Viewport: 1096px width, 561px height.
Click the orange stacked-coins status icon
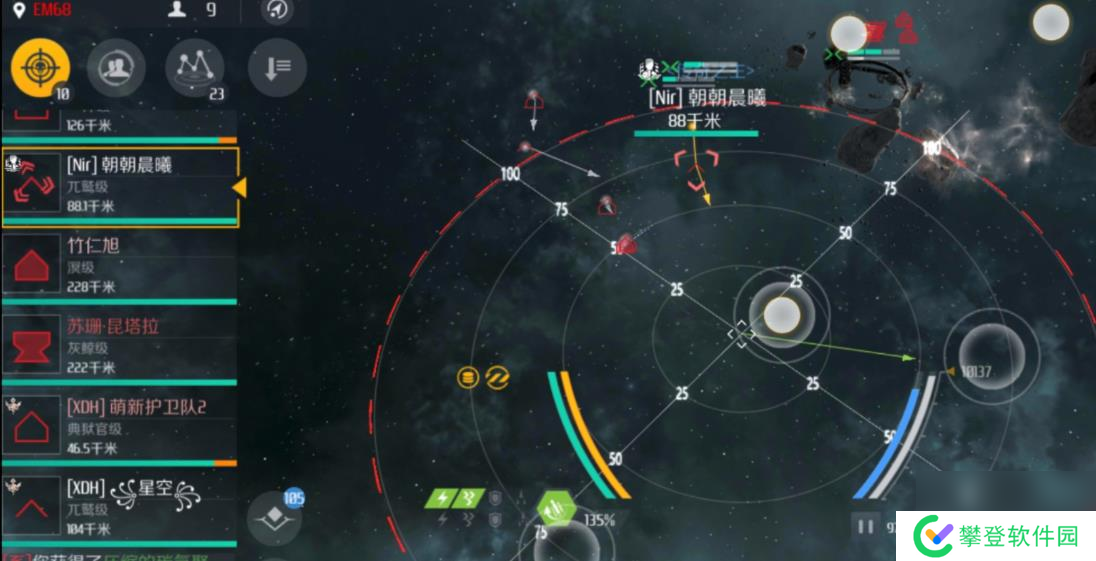click(x=467, y=377)
